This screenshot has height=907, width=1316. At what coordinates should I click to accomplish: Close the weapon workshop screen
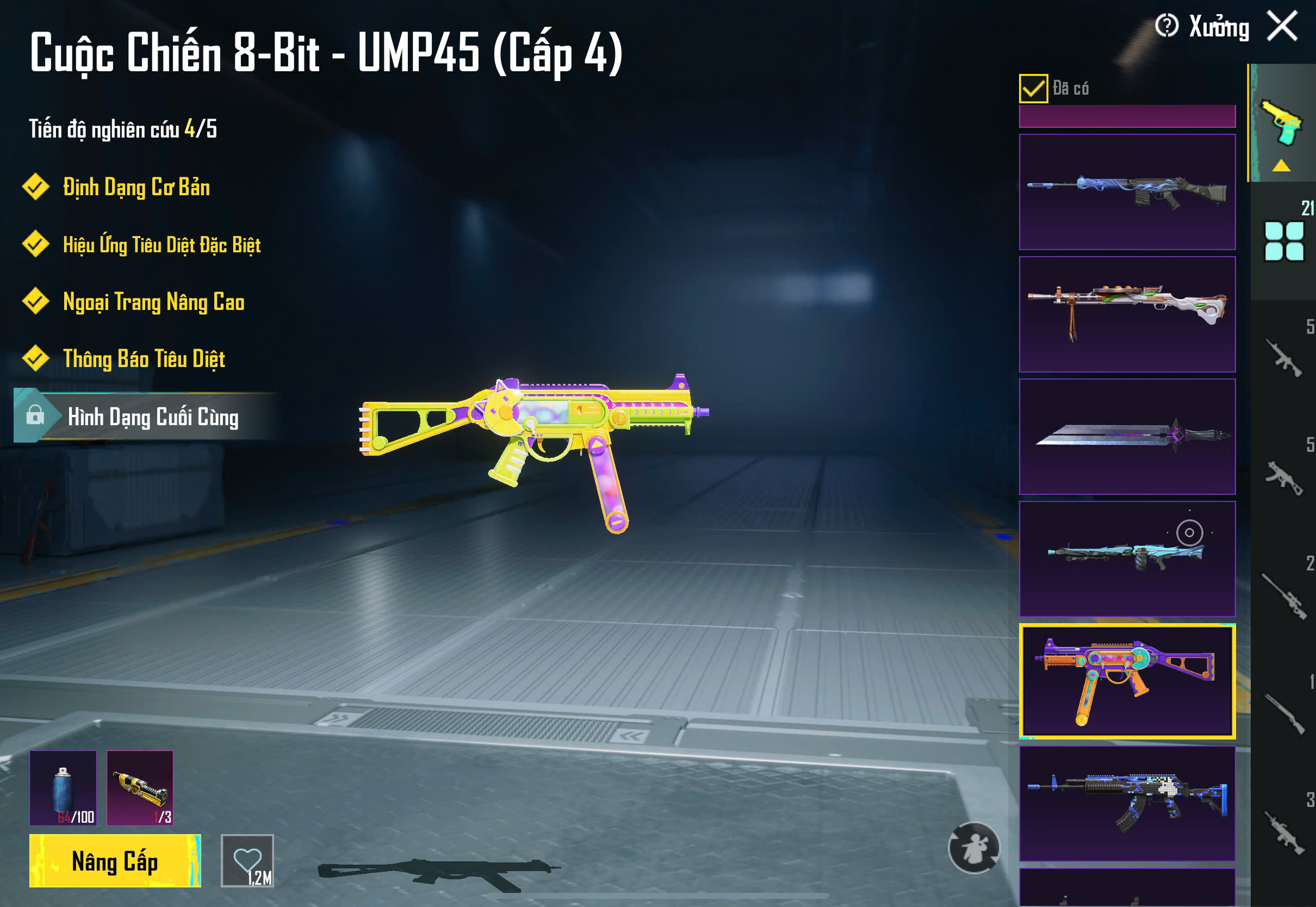click(1282, 26)
